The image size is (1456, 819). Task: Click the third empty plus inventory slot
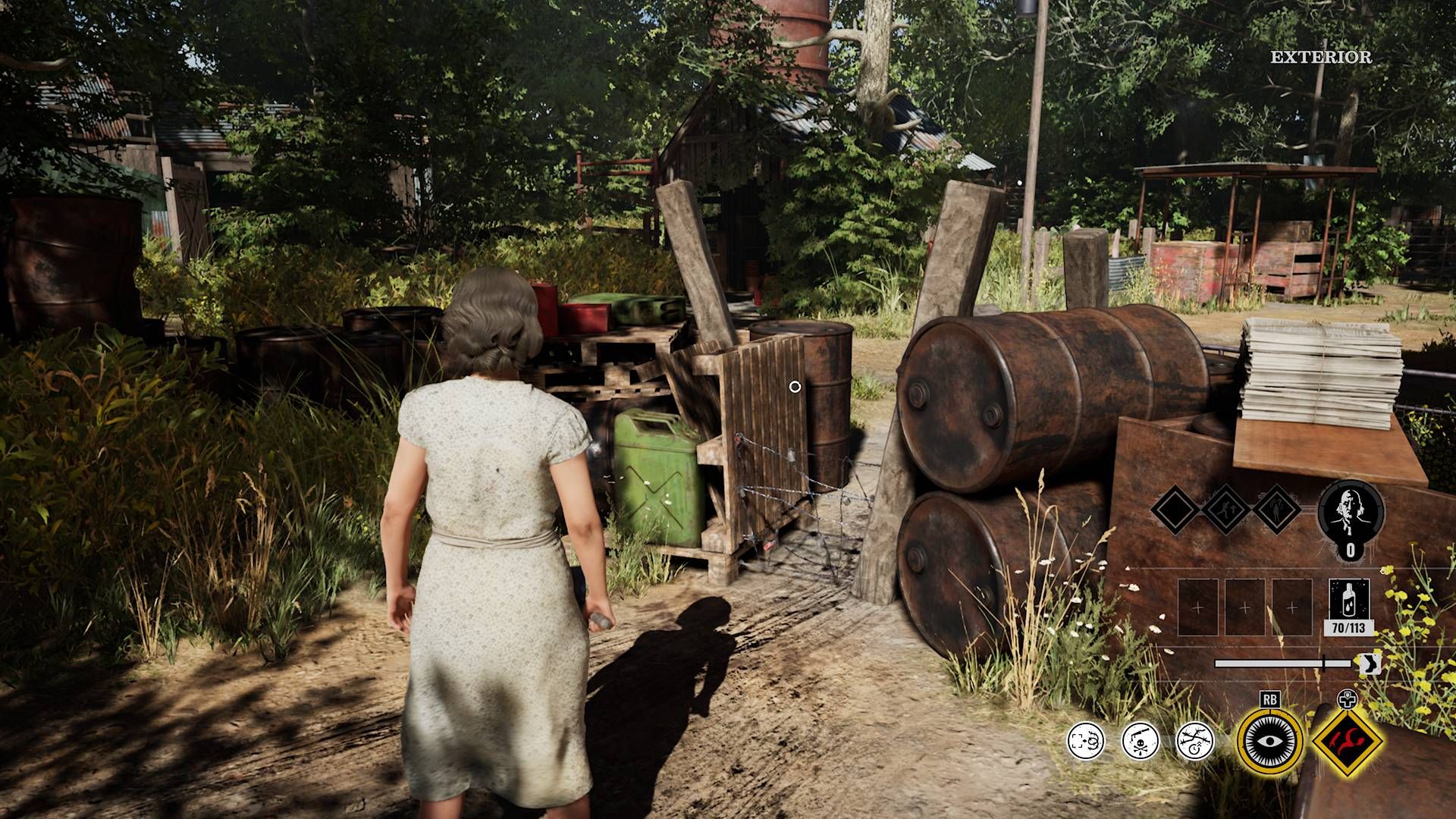tap(1291, 607)
